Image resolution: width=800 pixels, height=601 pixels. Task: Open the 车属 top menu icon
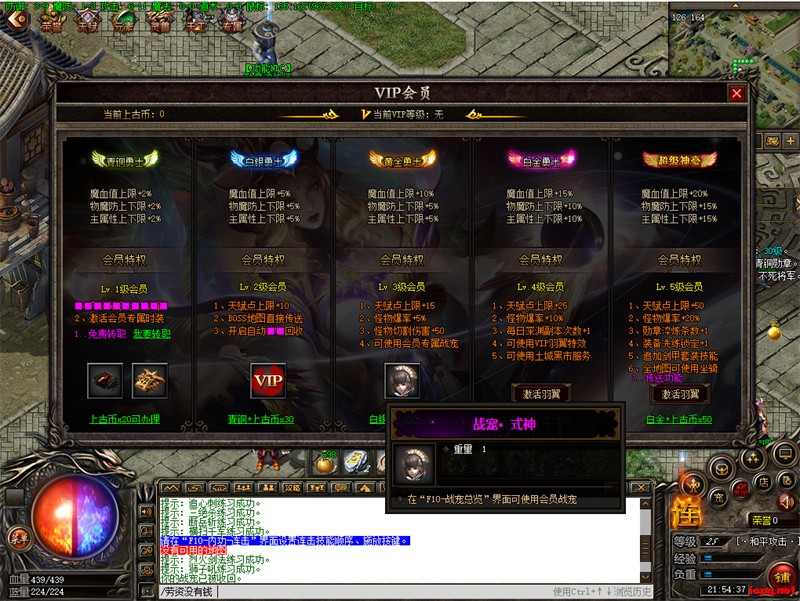tap(232, 23)
